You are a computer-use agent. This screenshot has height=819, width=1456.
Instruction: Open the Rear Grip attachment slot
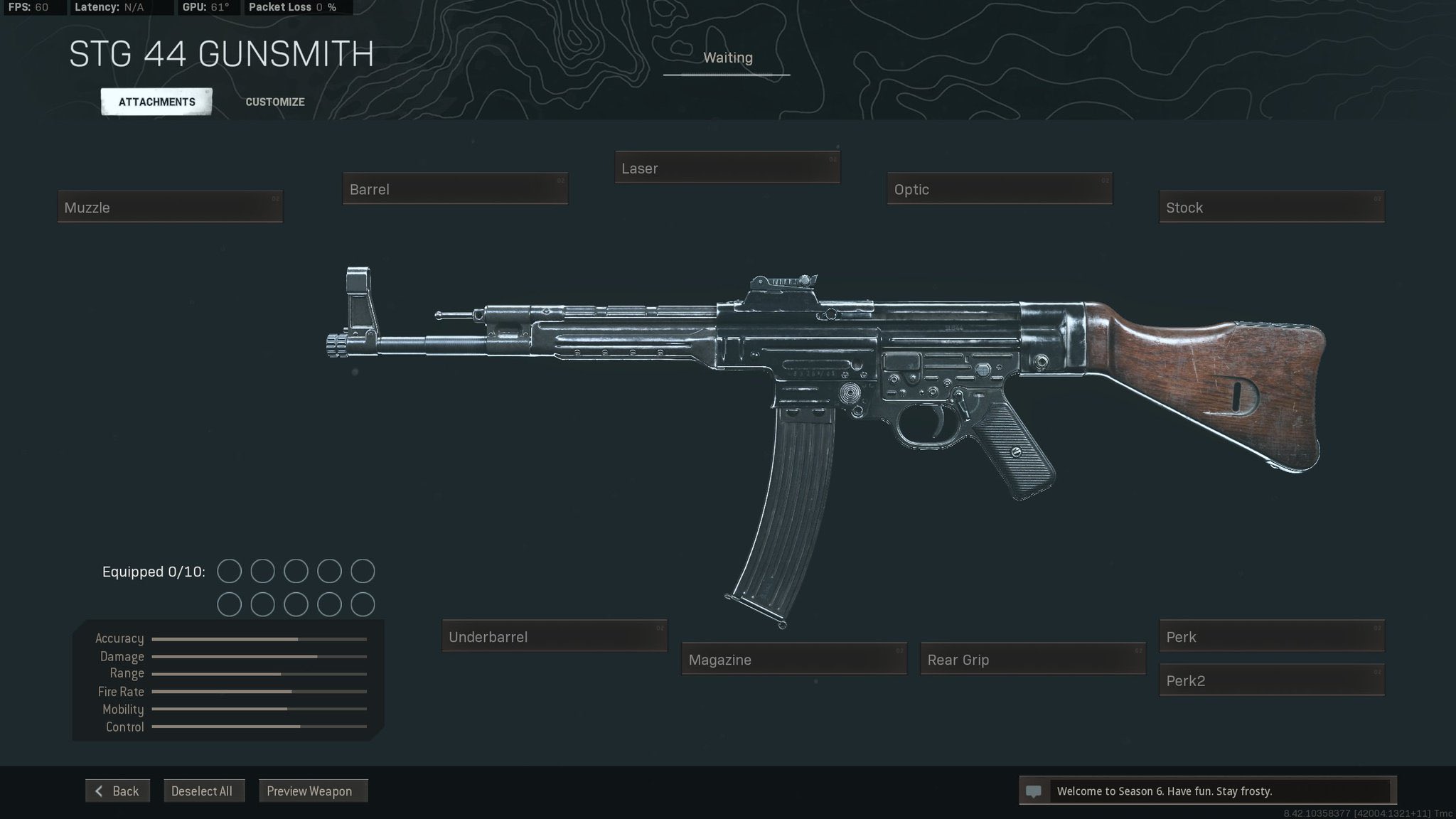pos(1032,660)
